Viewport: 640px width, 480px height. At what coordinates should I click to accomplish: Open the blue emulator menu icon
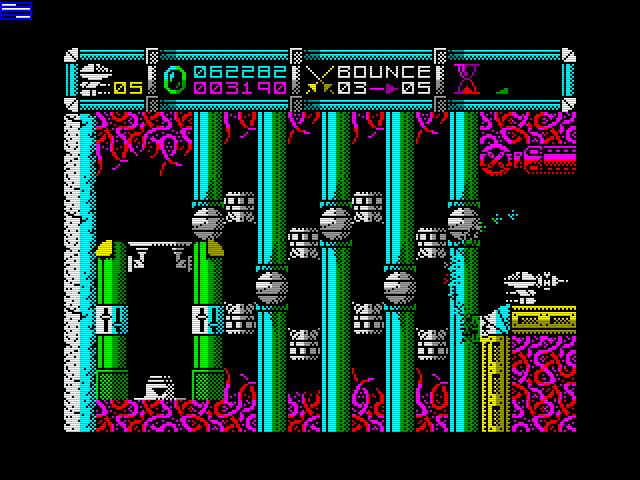click(x=16, y=11)
